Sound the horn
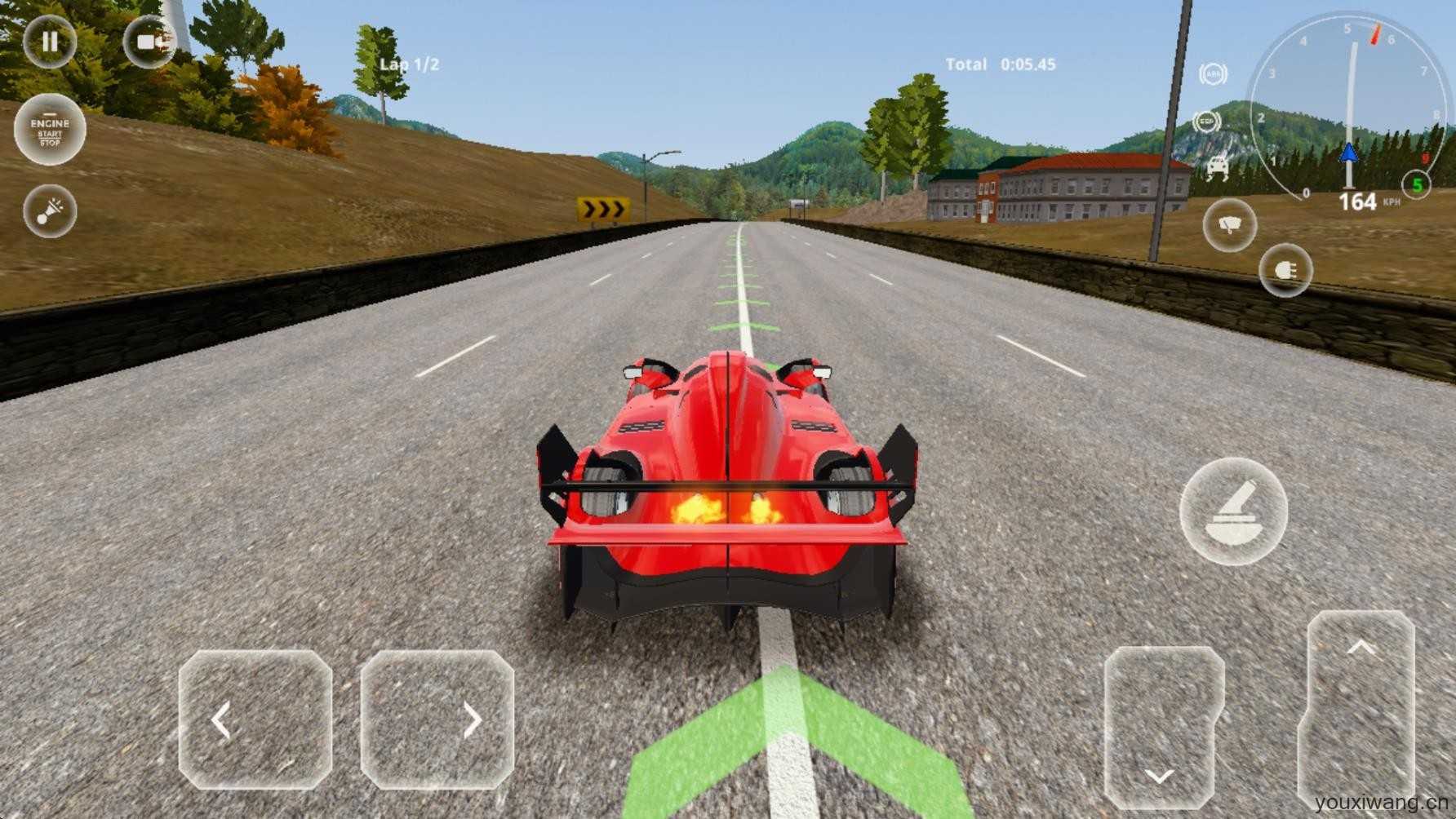 [50, 211]
